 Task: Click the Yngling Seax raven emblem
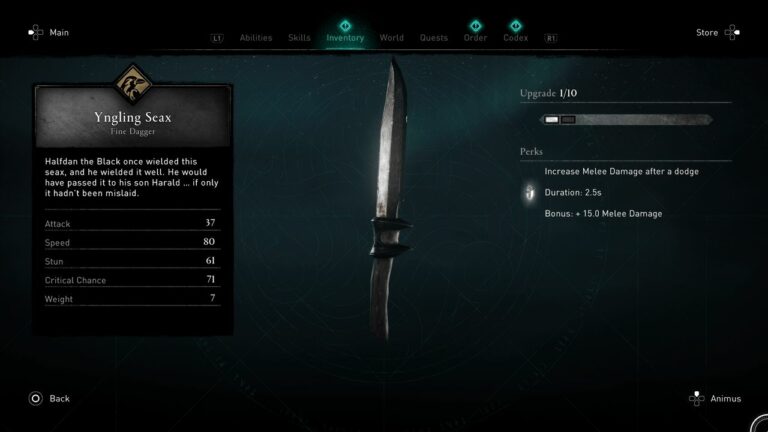(x=133, y=80)
